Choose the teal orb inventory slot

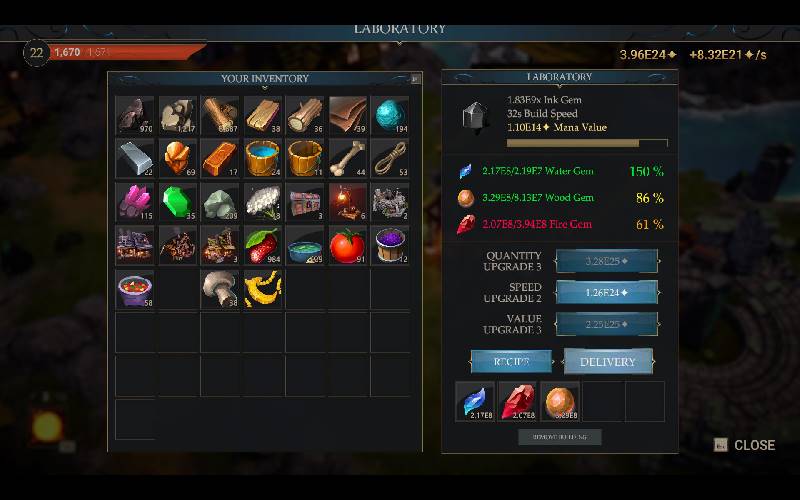pyautogui.click(x=390, y=115)
